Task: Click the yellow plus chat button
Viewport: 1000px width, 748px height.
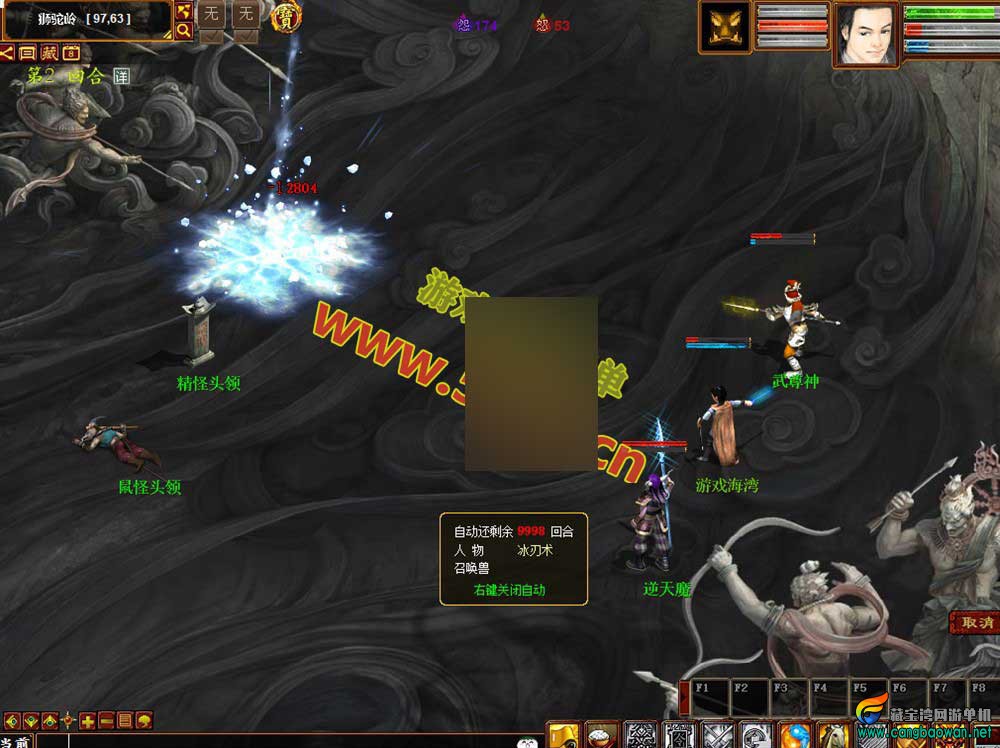Action: click(x=88, y=720)
